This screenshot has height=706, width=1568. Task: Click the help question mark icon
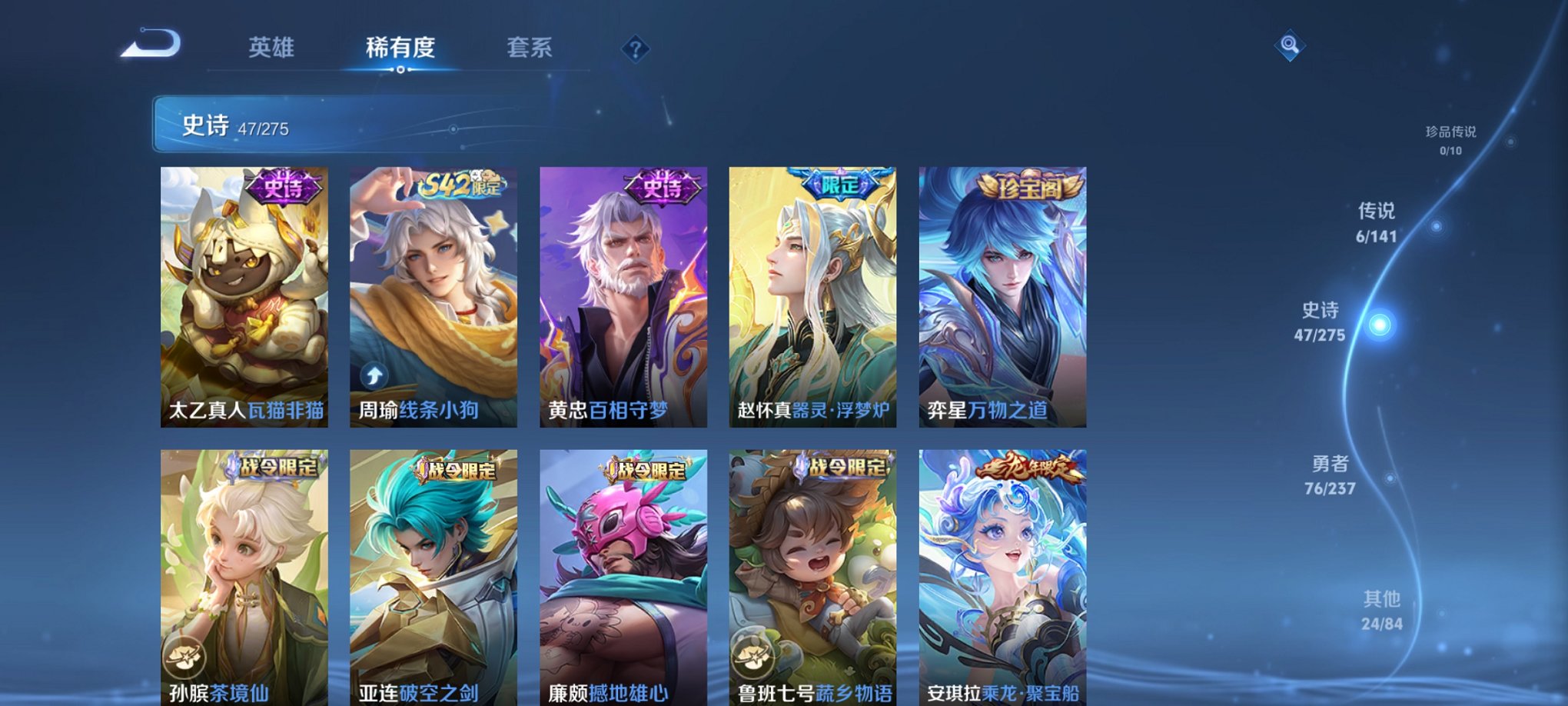point(635,49)
